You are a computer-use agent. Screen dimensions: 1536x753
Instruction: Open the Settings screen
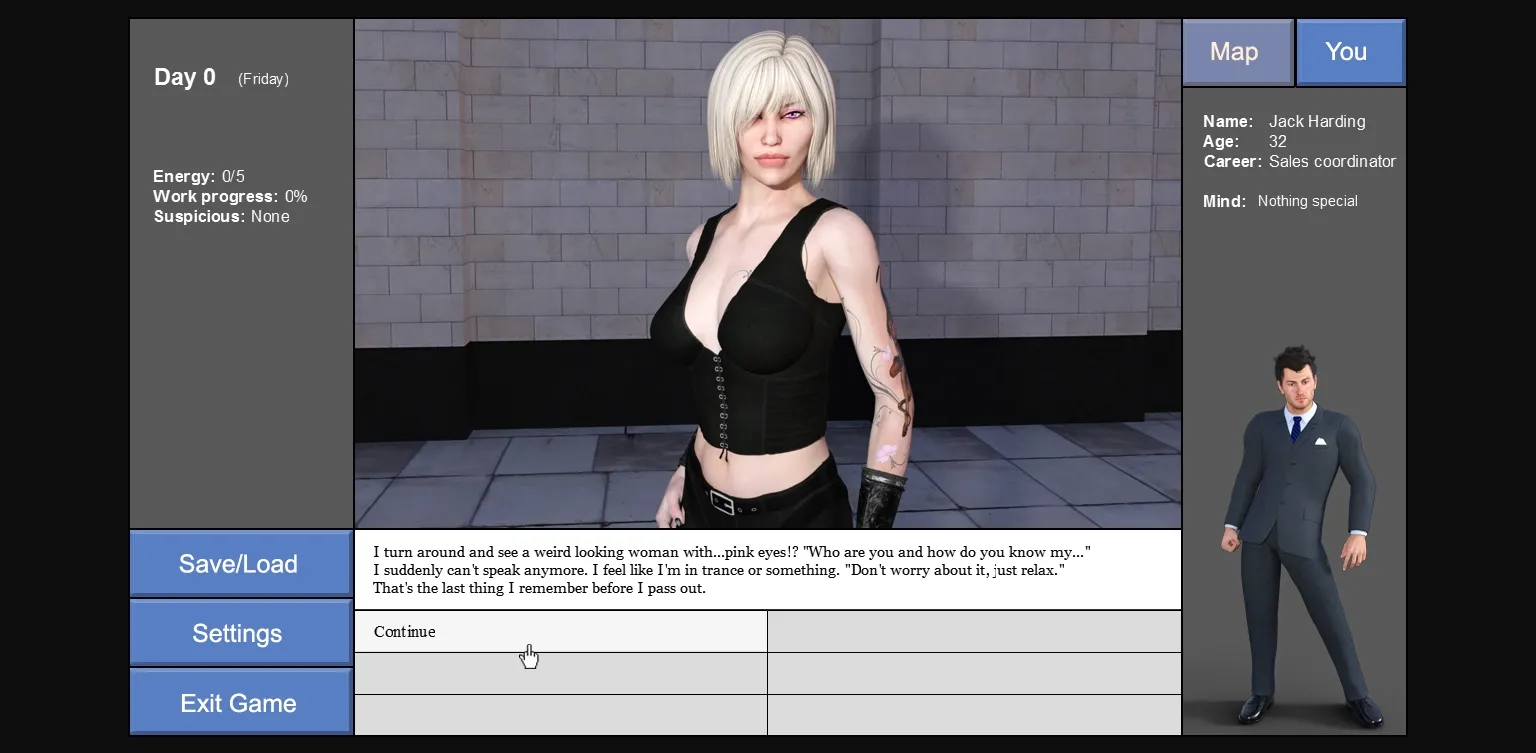click(x=238, y=632)
